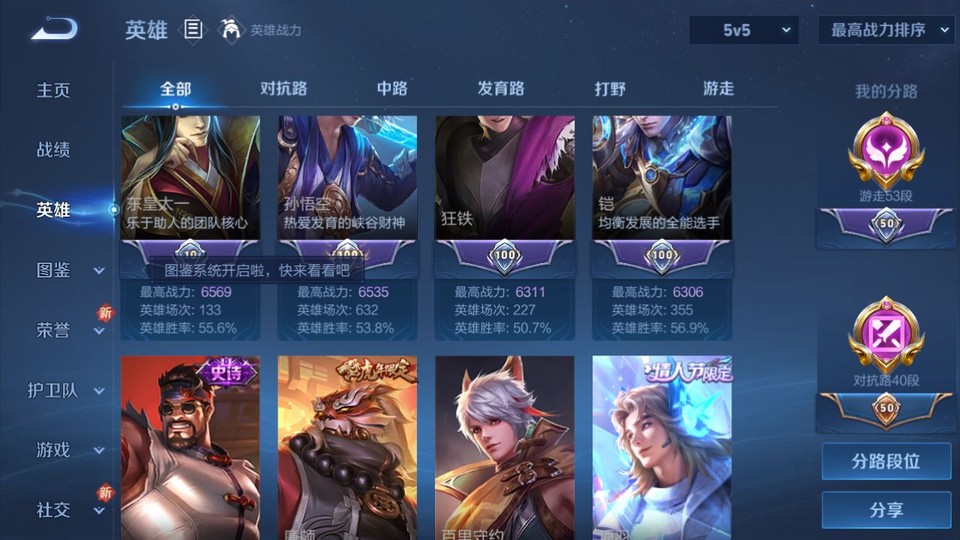Switch to the 发育路 tab
Image resolution: width=960 pixels, height=540 pixels.
(x=501, y=88)
